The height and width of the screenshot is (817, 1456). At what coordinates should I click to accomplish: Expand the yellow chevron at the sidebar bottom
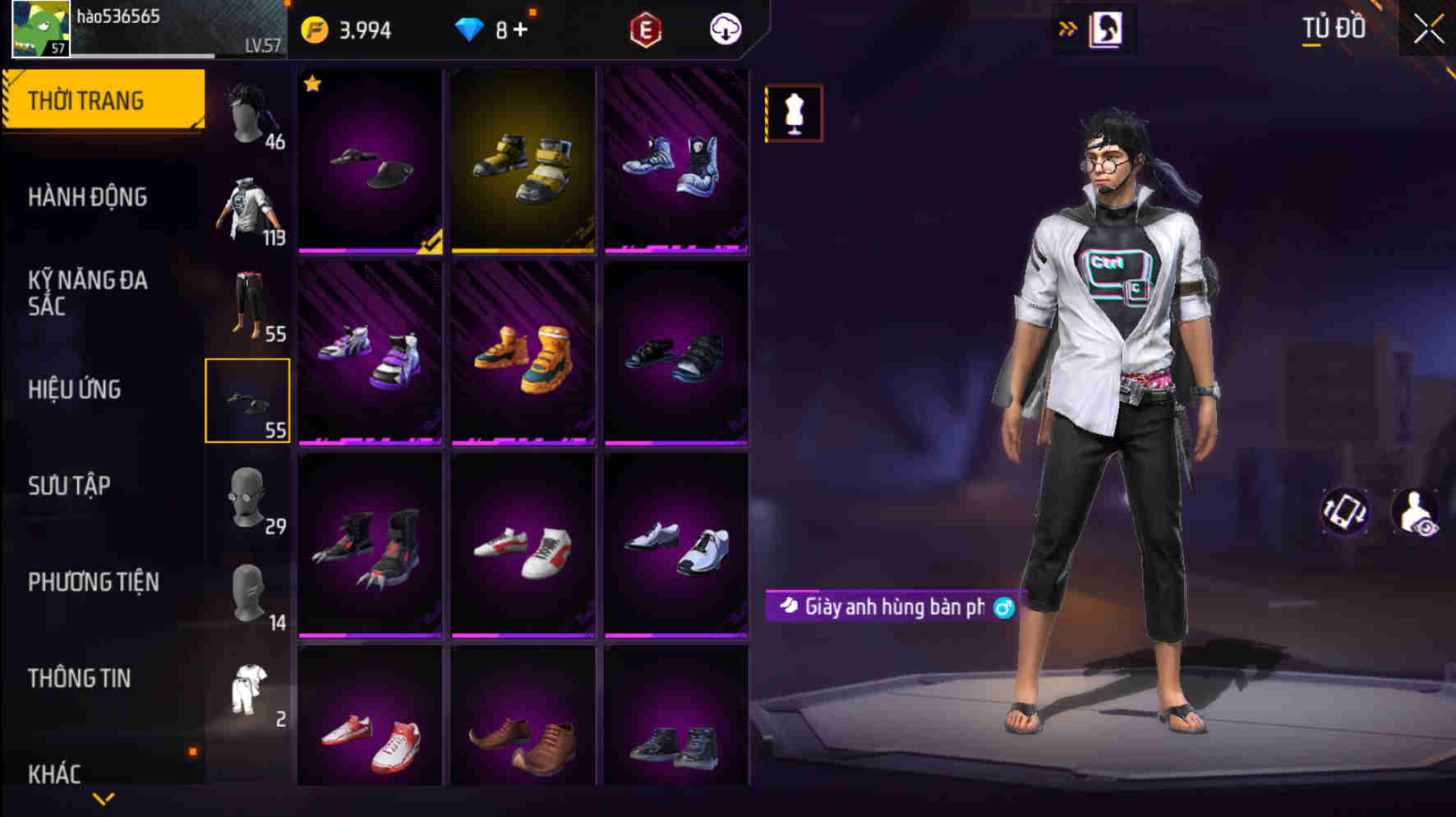(103, 799)
